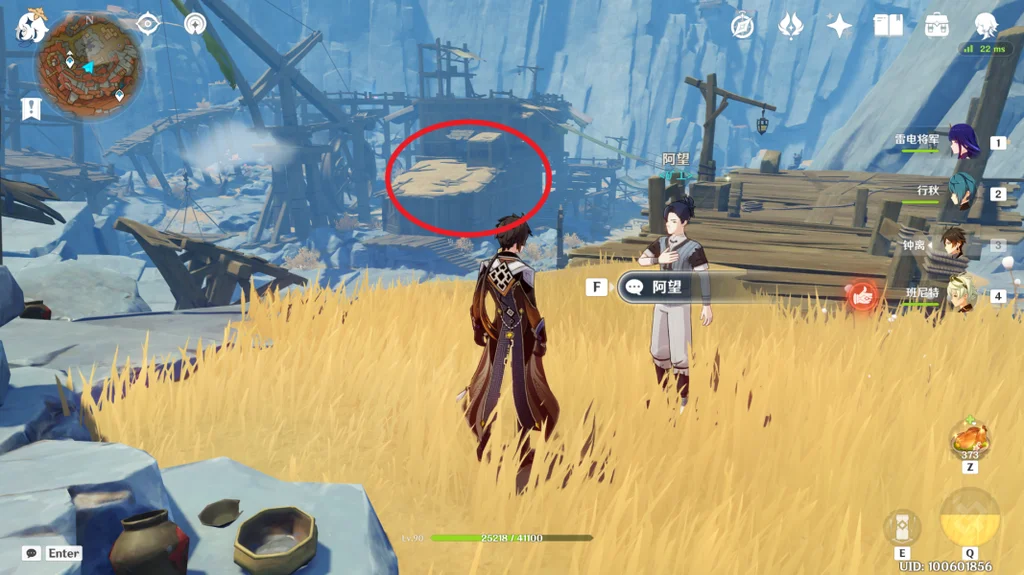Switch to party member 雷电将军
This screenshot has width=1024, height=575.
[962, 142]
